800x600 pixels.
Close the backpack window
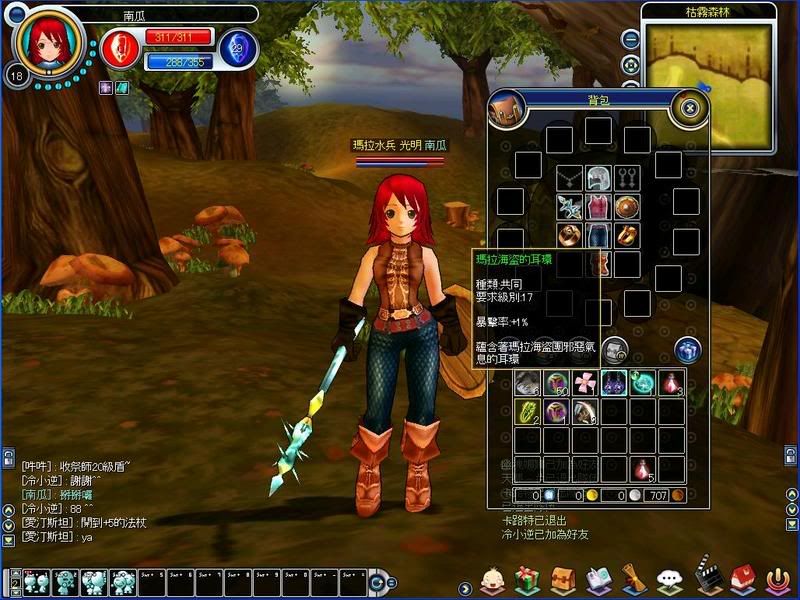click(689, 106)
